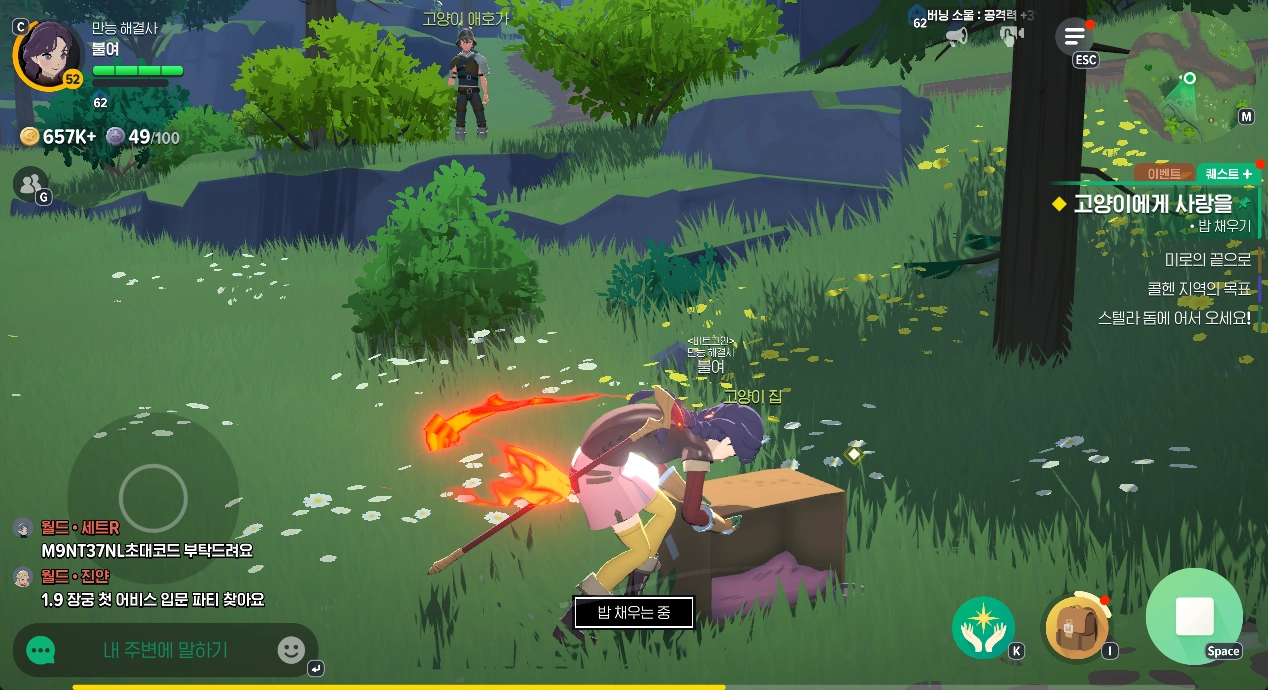Open the friends/party icon
The image size is (1268, 690).
tap(31, 183)
